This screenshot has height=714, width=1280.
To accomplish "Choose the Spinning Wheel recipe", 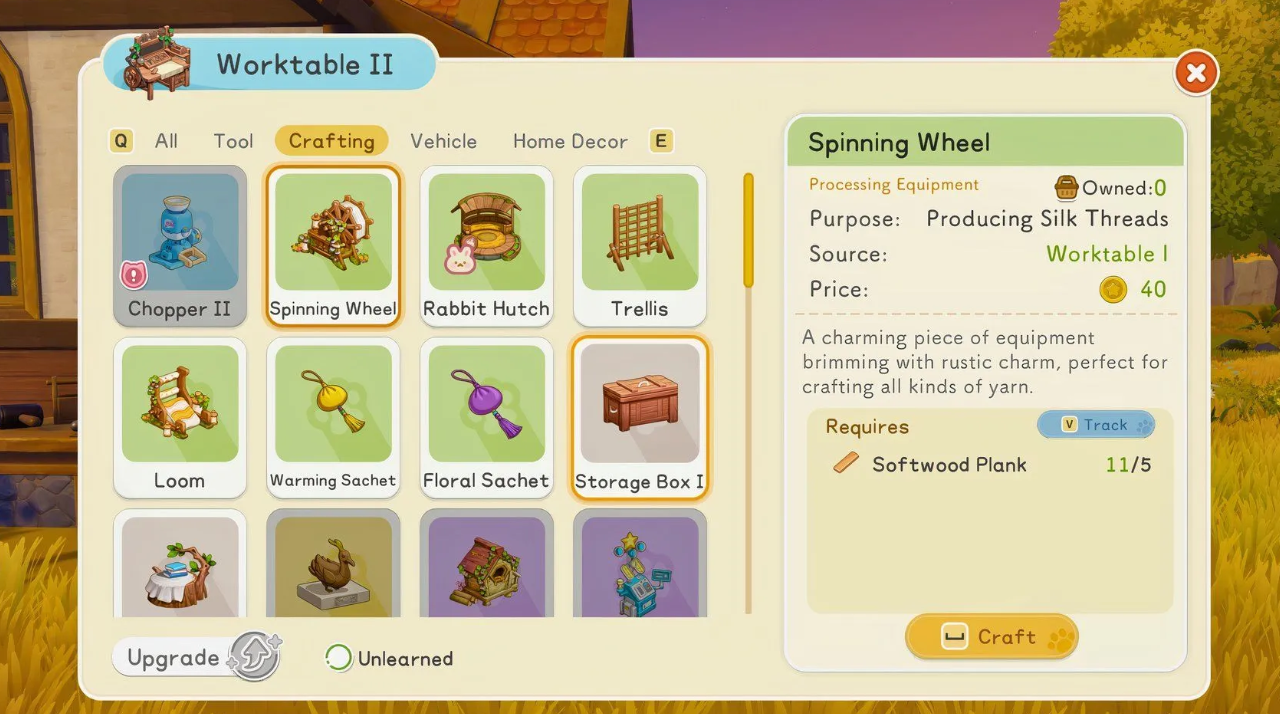I will click(x=333, y=245).
